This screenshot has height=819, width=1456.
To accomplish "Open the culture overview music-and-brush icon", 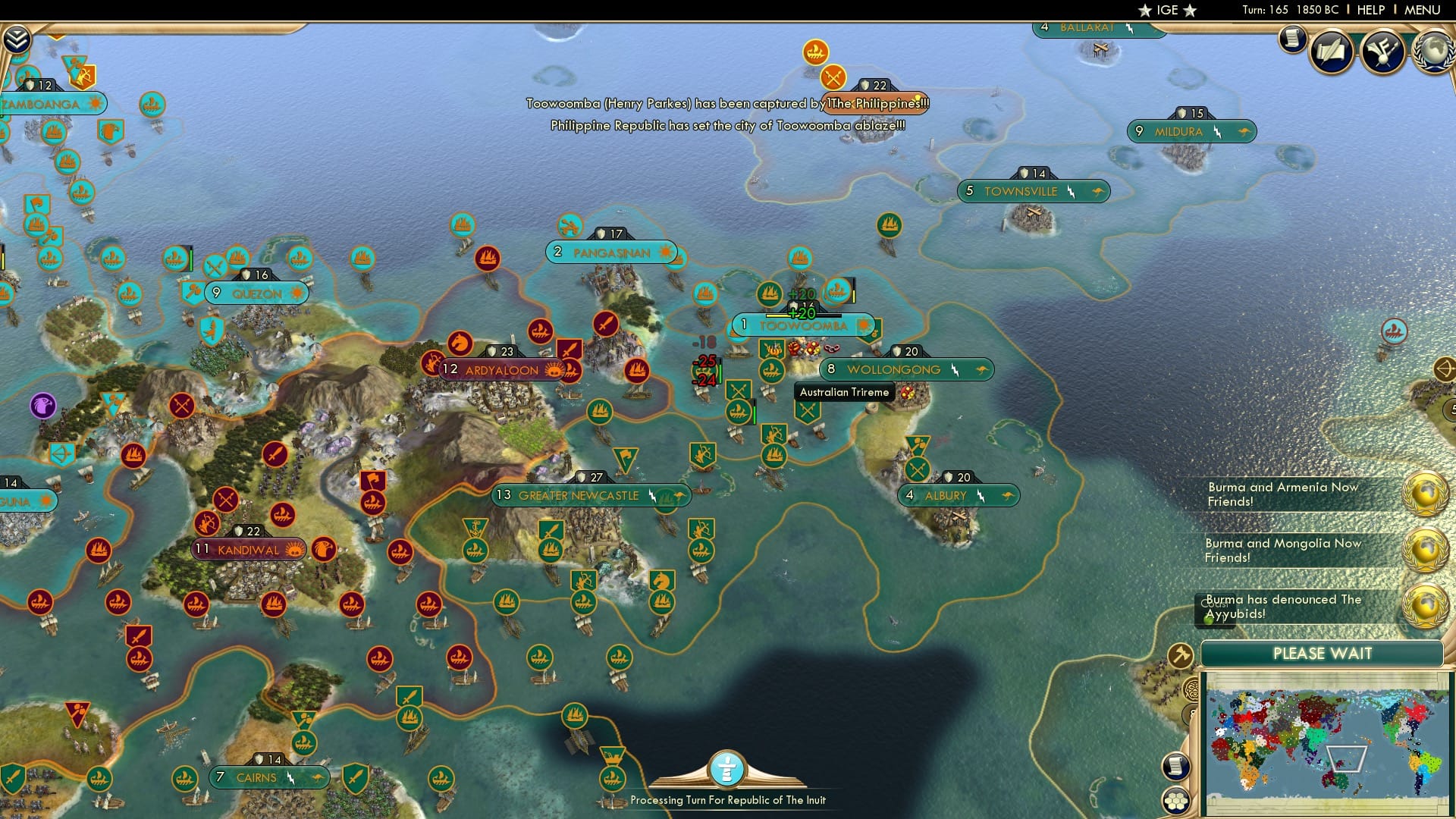I will point(1382,53).
